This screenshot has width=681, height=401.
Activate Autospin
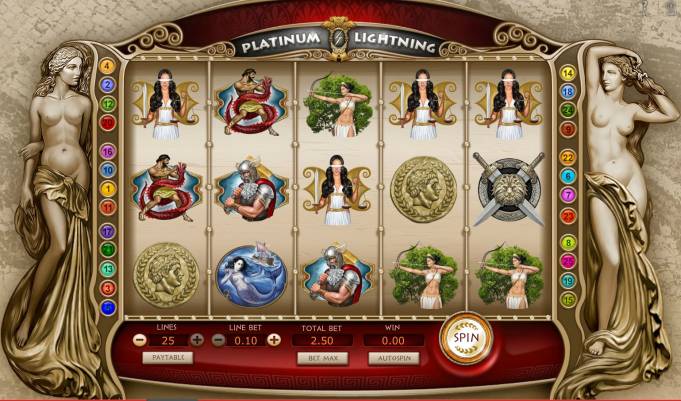click(x=392, y=357)
